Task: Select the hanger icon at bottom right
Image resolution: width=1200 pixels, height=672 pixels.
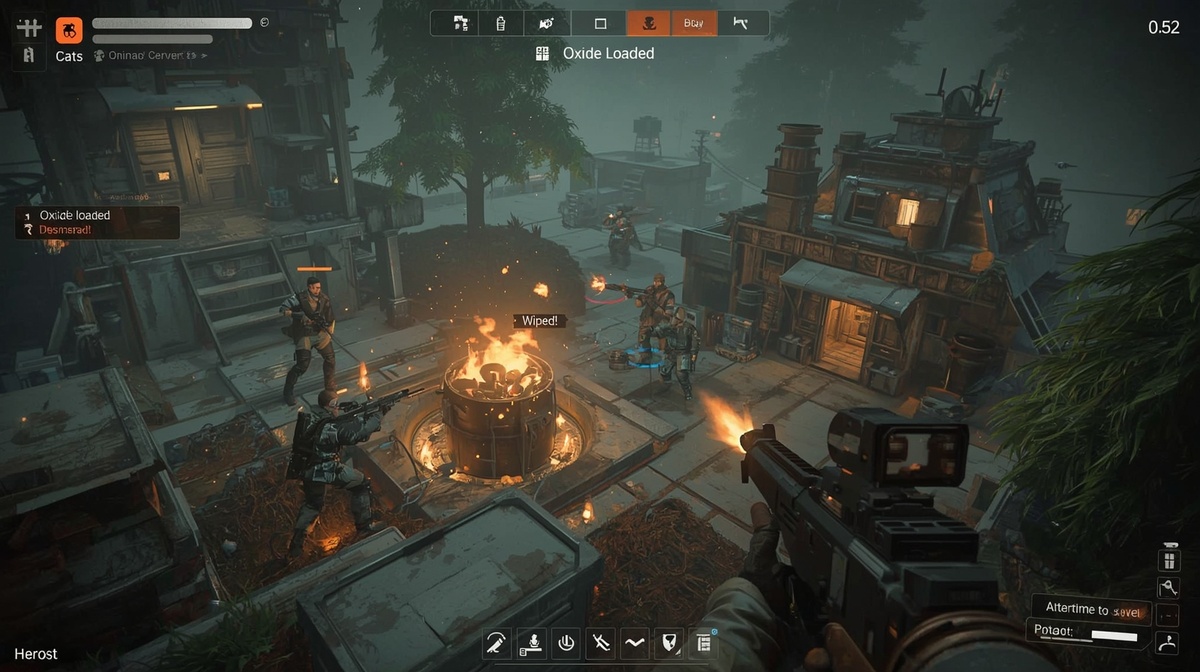Action: click(1166, 642)
